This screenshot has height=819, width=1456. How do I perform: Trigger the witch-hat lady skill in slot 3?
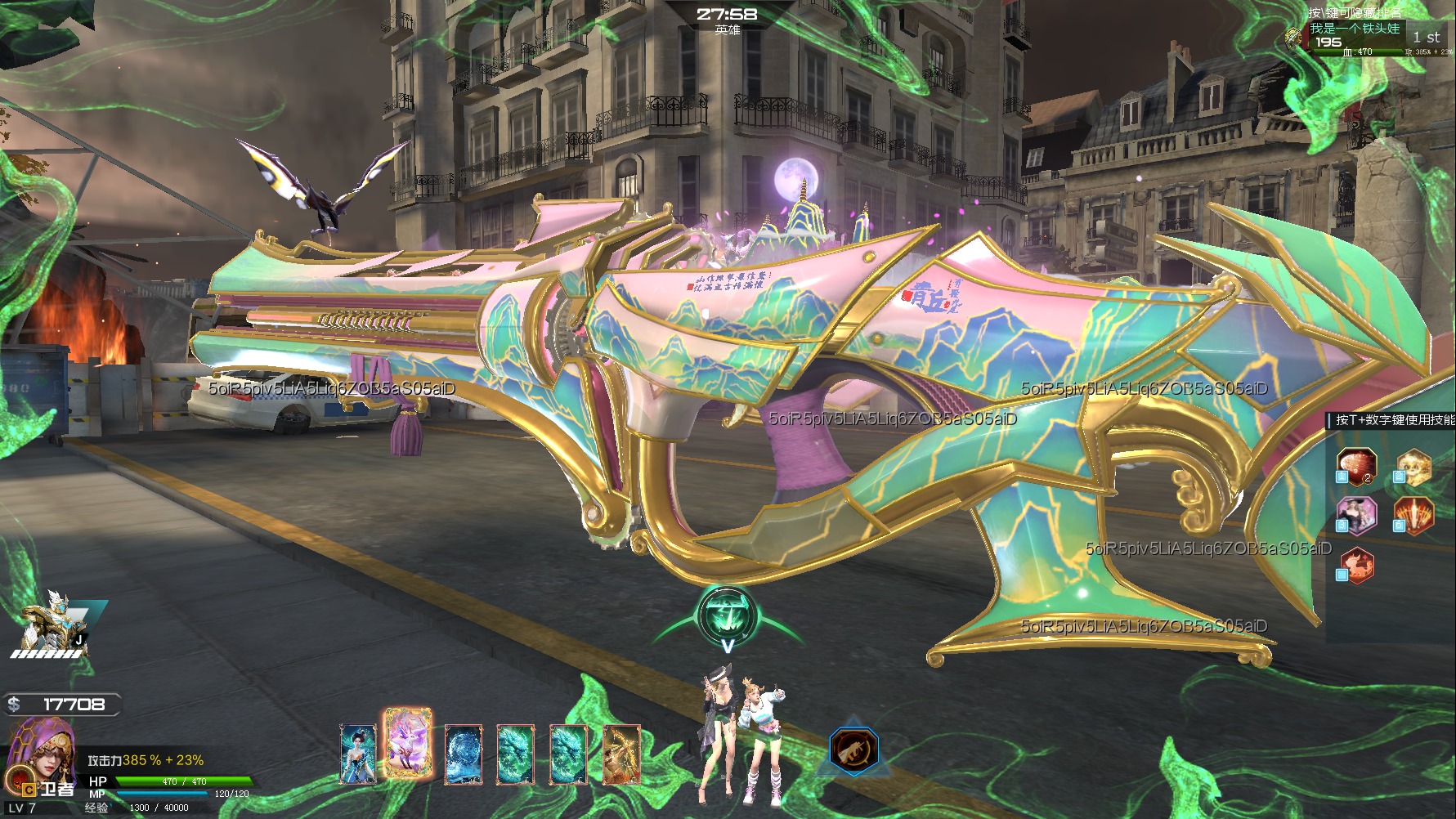coord(1357,516)
